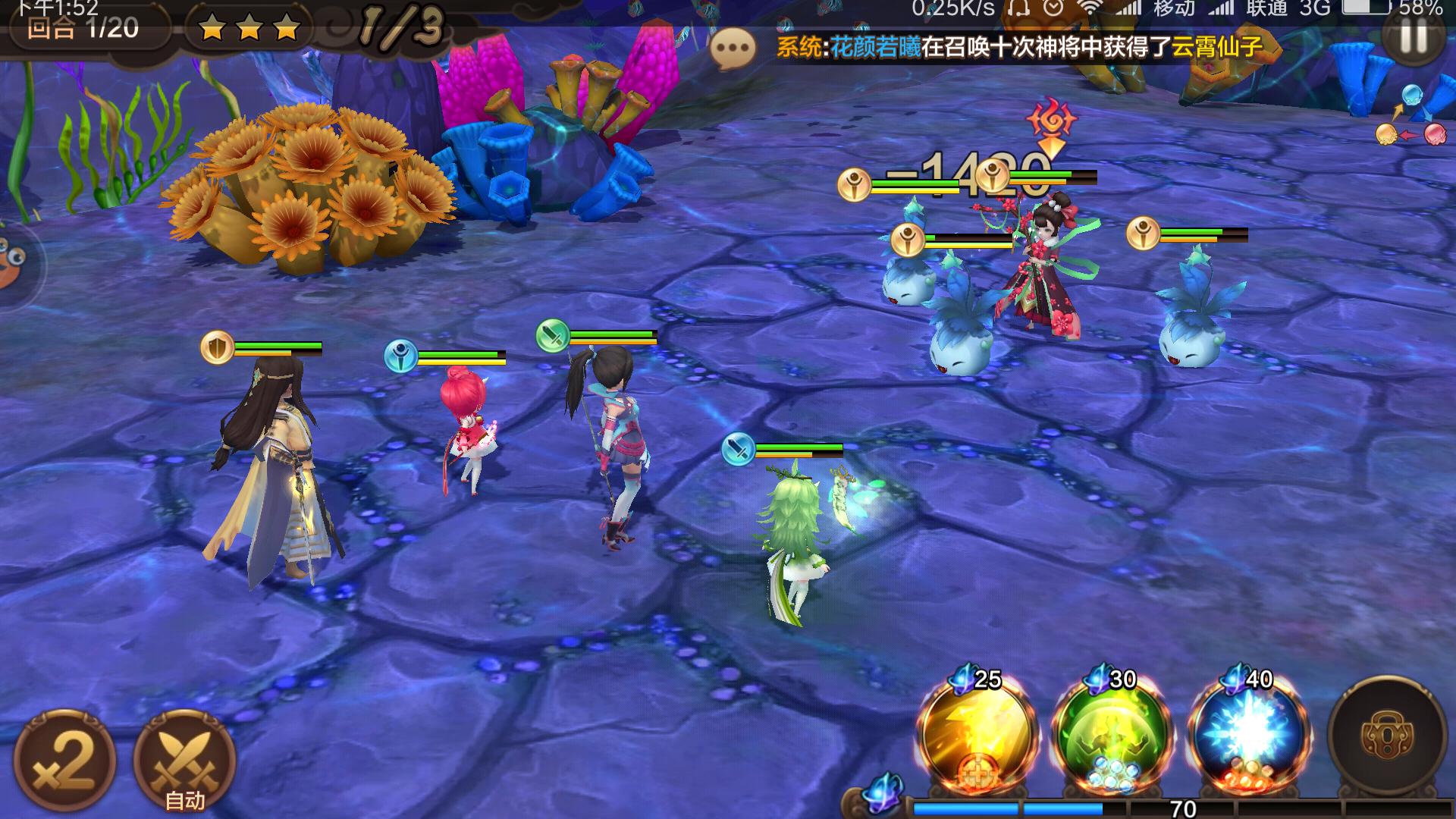View the three-star rating display
The image size is (1456, 819).
pos(250,30)
